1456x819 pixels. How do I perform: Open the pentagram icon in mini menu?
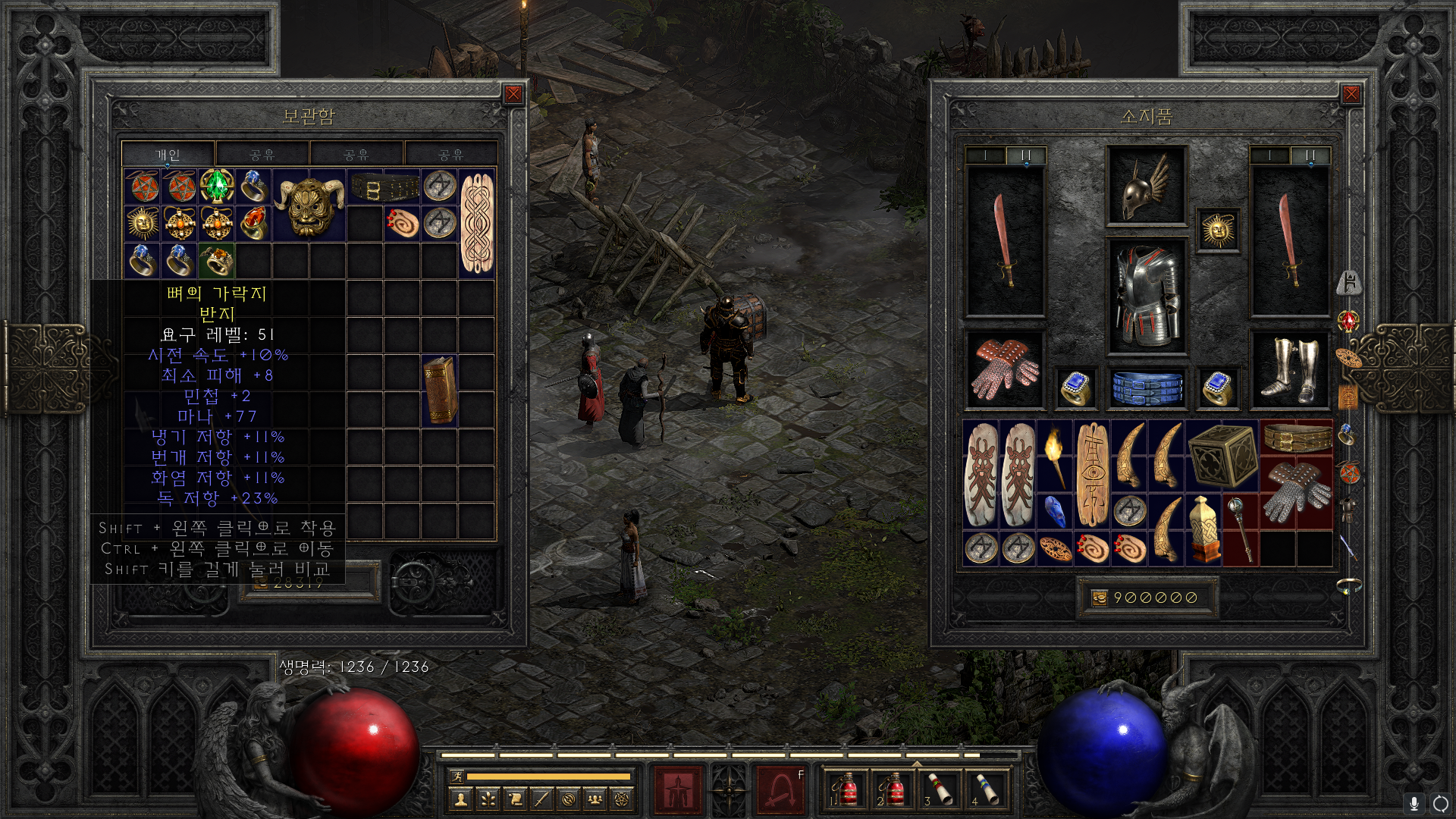622,799
